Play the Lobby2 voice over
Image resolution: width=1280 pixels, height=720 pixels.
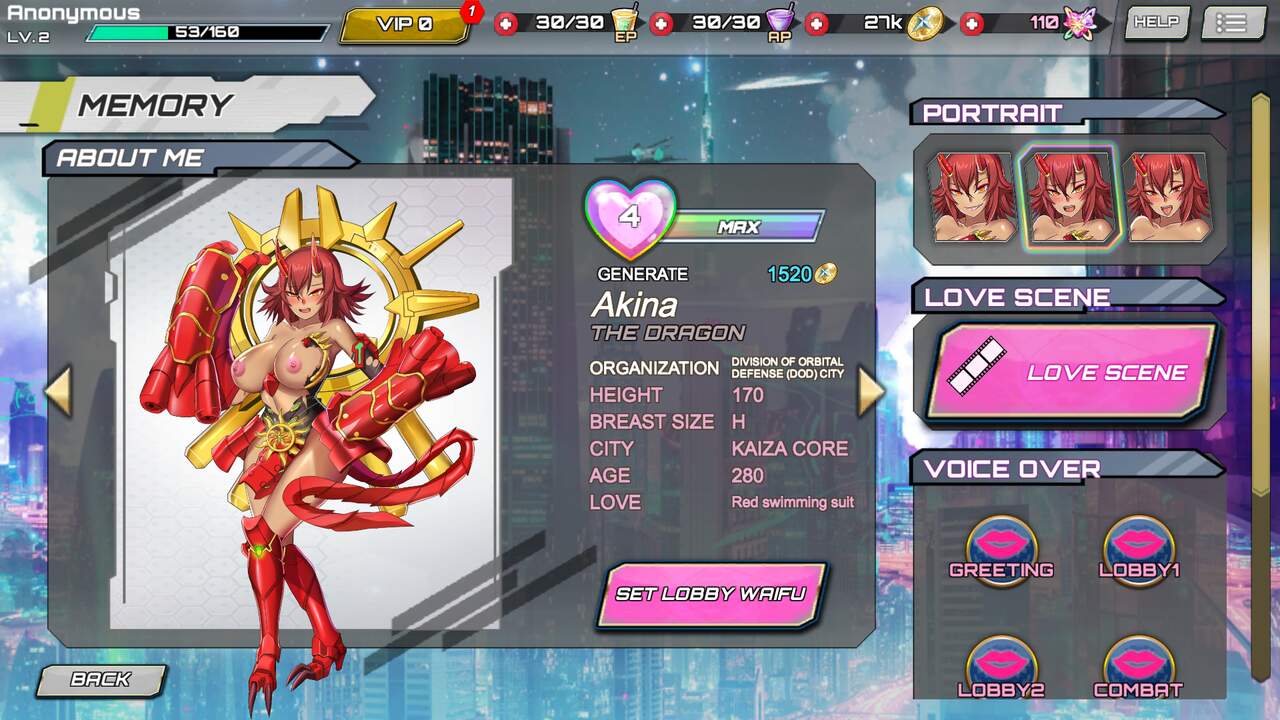click(1001, 668)
